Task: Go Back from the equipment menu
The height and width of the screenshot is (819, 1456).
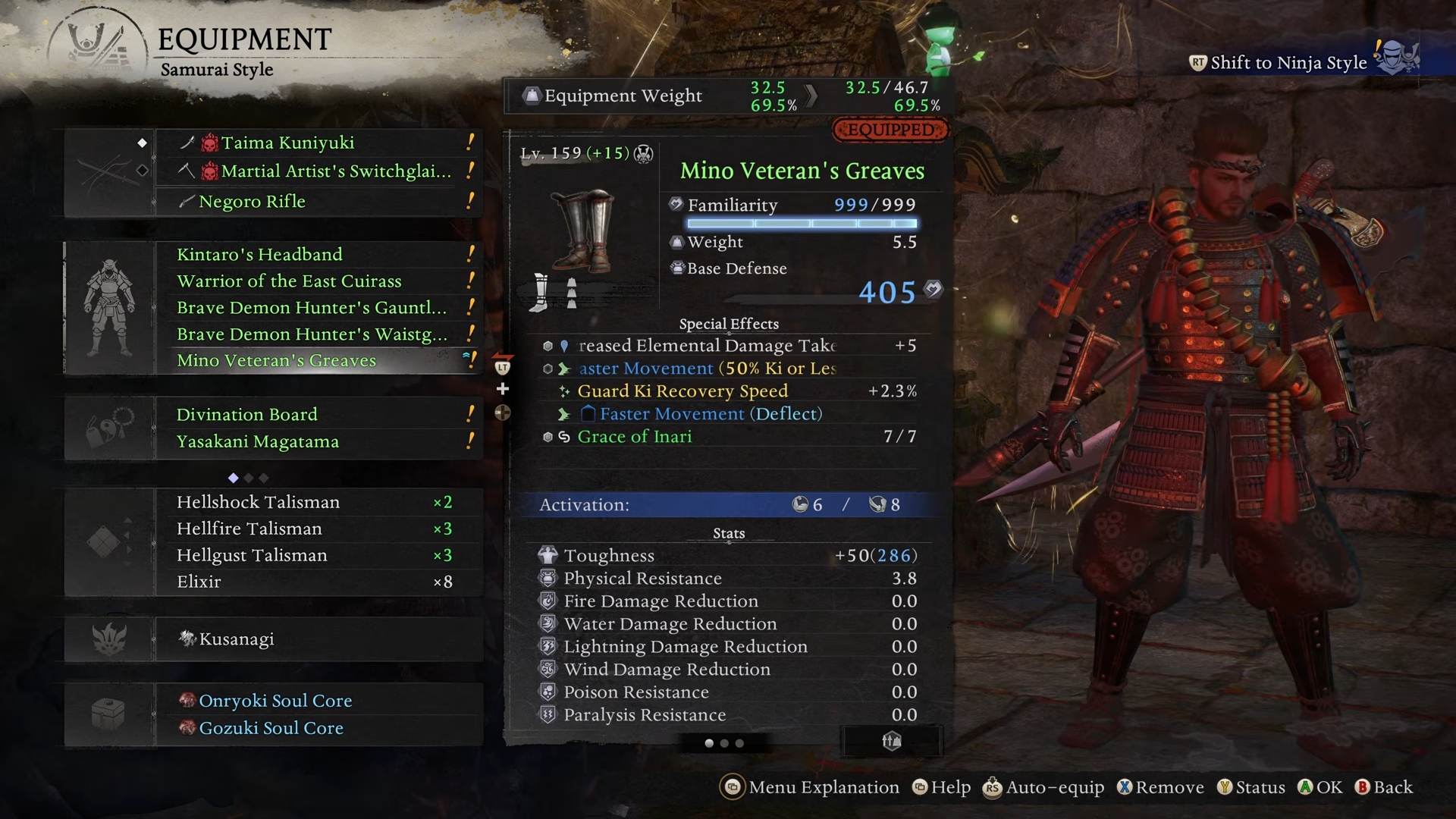Action: coord(1385,788)
